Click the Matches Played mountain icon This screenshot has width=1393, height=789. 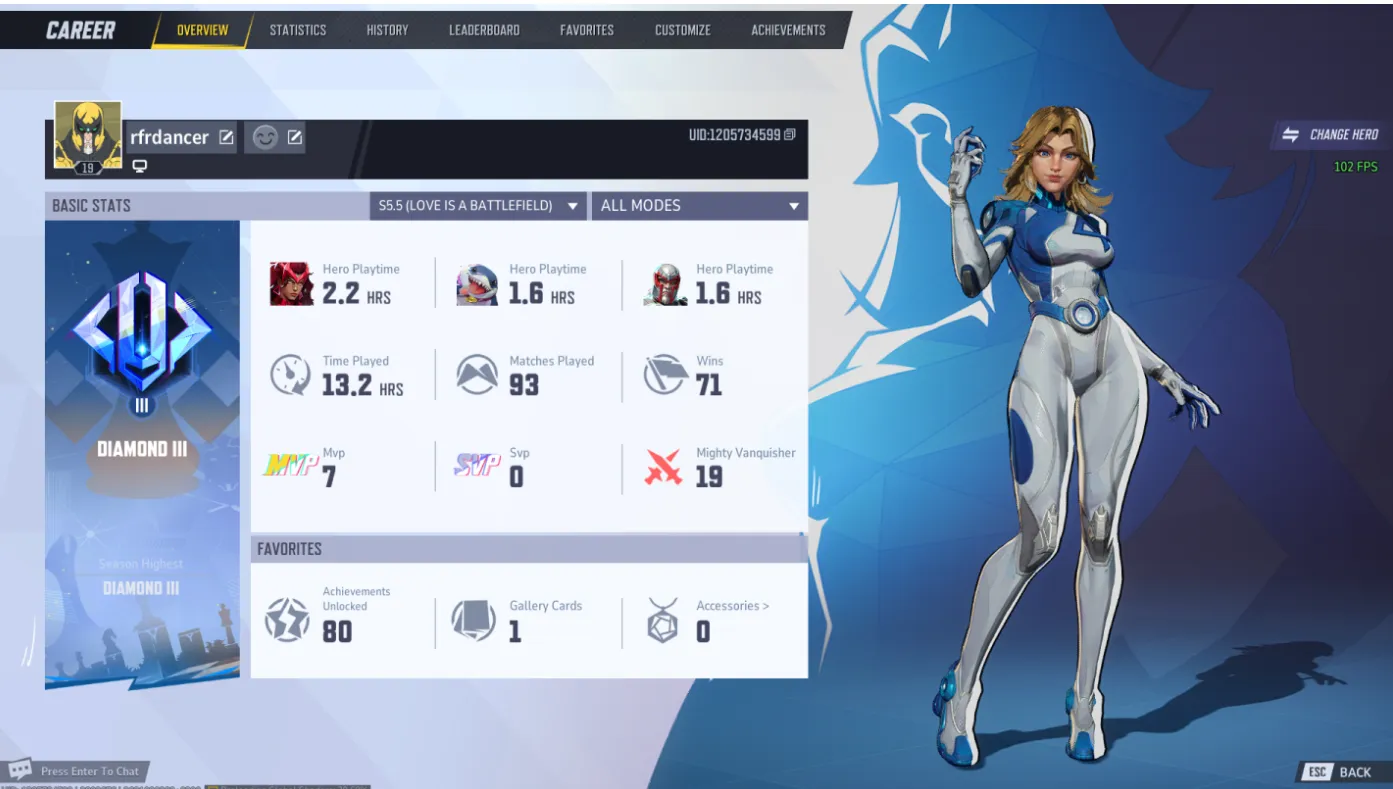(x=476, y=374)
